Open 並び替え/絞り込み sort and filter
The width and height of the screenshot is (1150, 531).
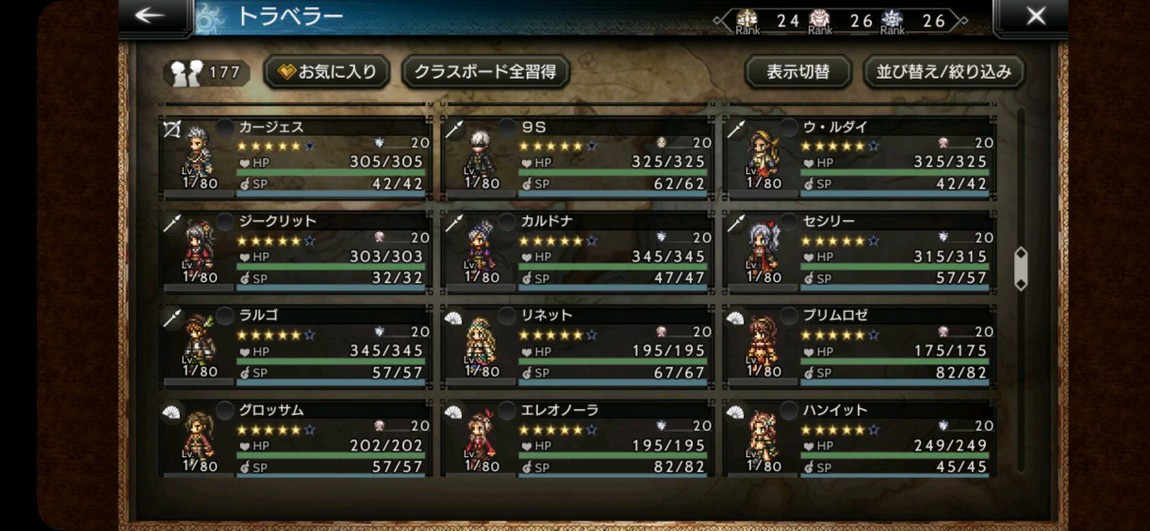[x=943, y=72]
